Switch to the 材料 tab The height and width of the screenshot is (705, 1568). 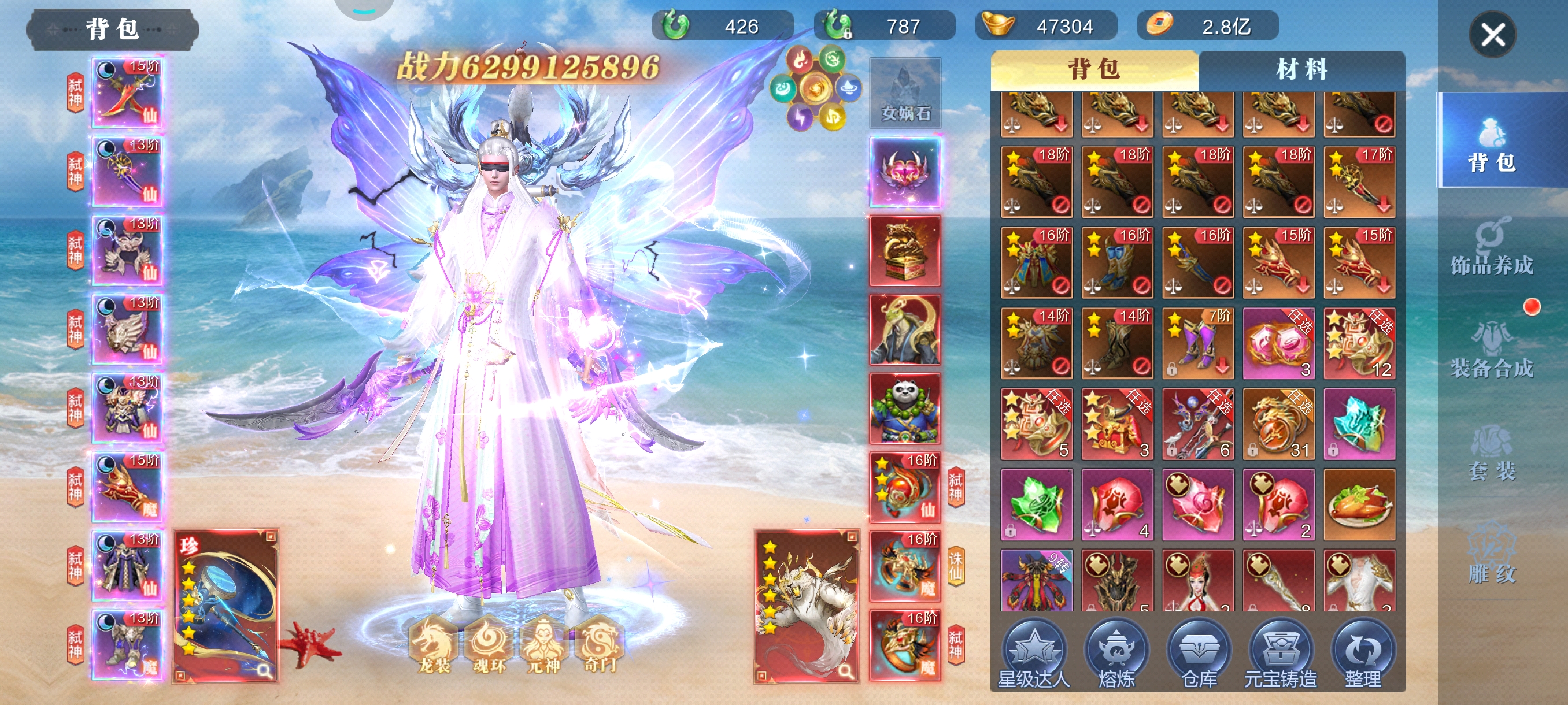[x=1301, y=70]
